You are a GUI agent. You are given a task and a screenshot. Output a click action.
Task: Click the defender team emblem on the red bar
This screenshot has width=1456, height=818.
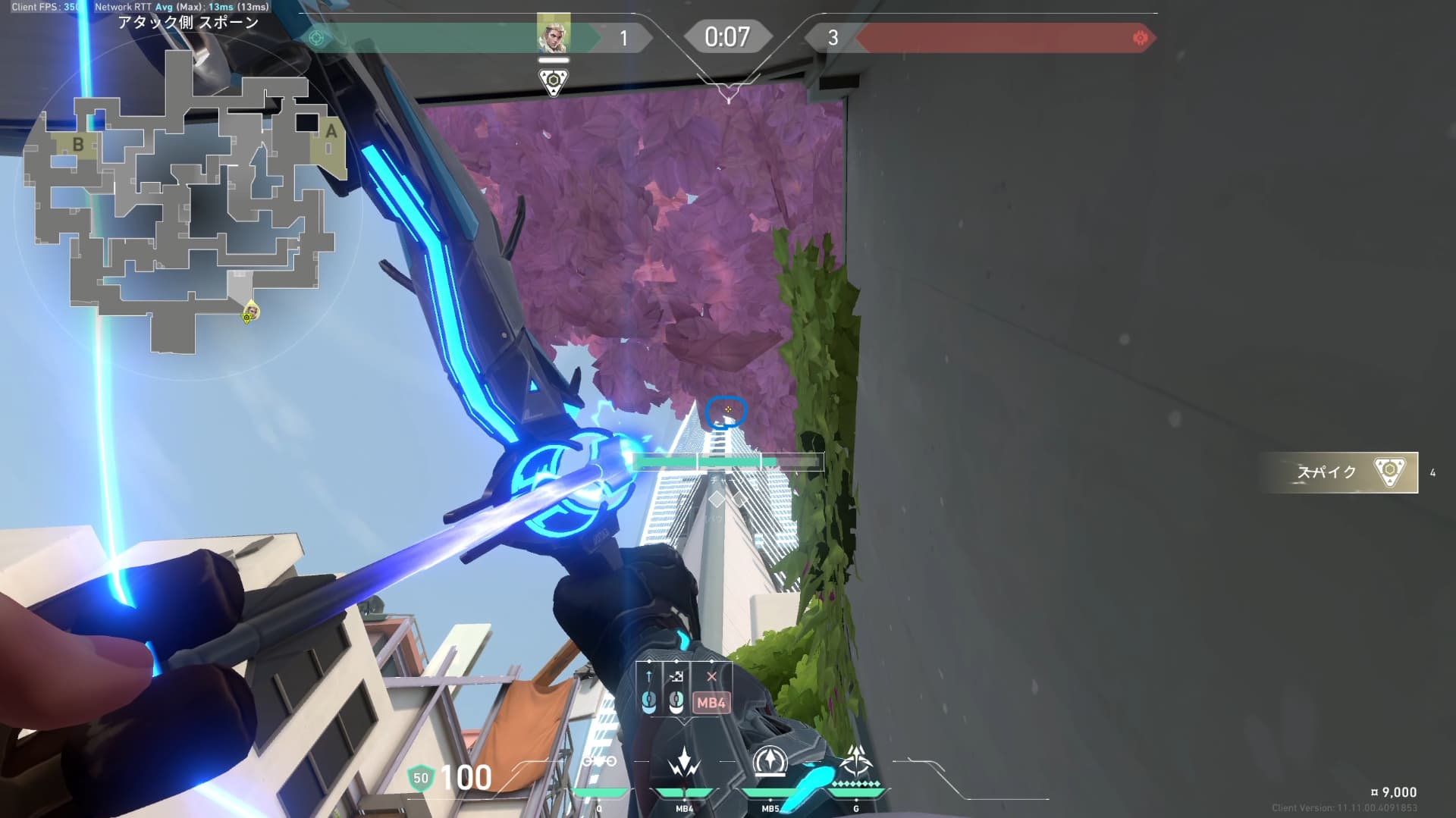click(x=1139, y=38)
